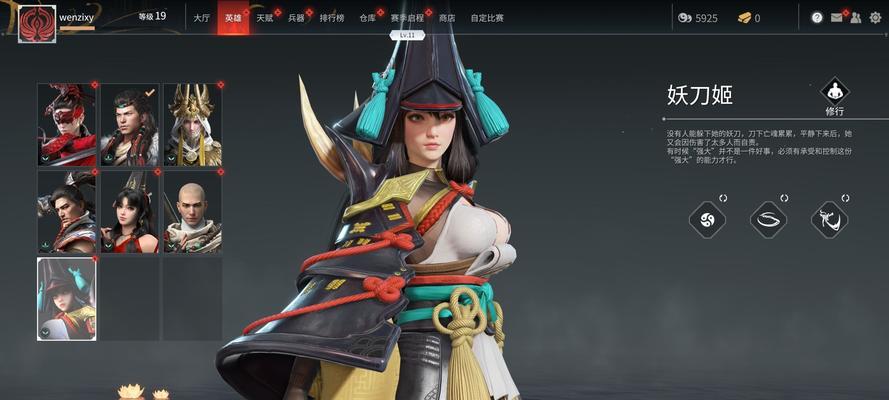Open the 商店 shop tab
This screenshot has width=889, height=400.
[x=447, y=17]
